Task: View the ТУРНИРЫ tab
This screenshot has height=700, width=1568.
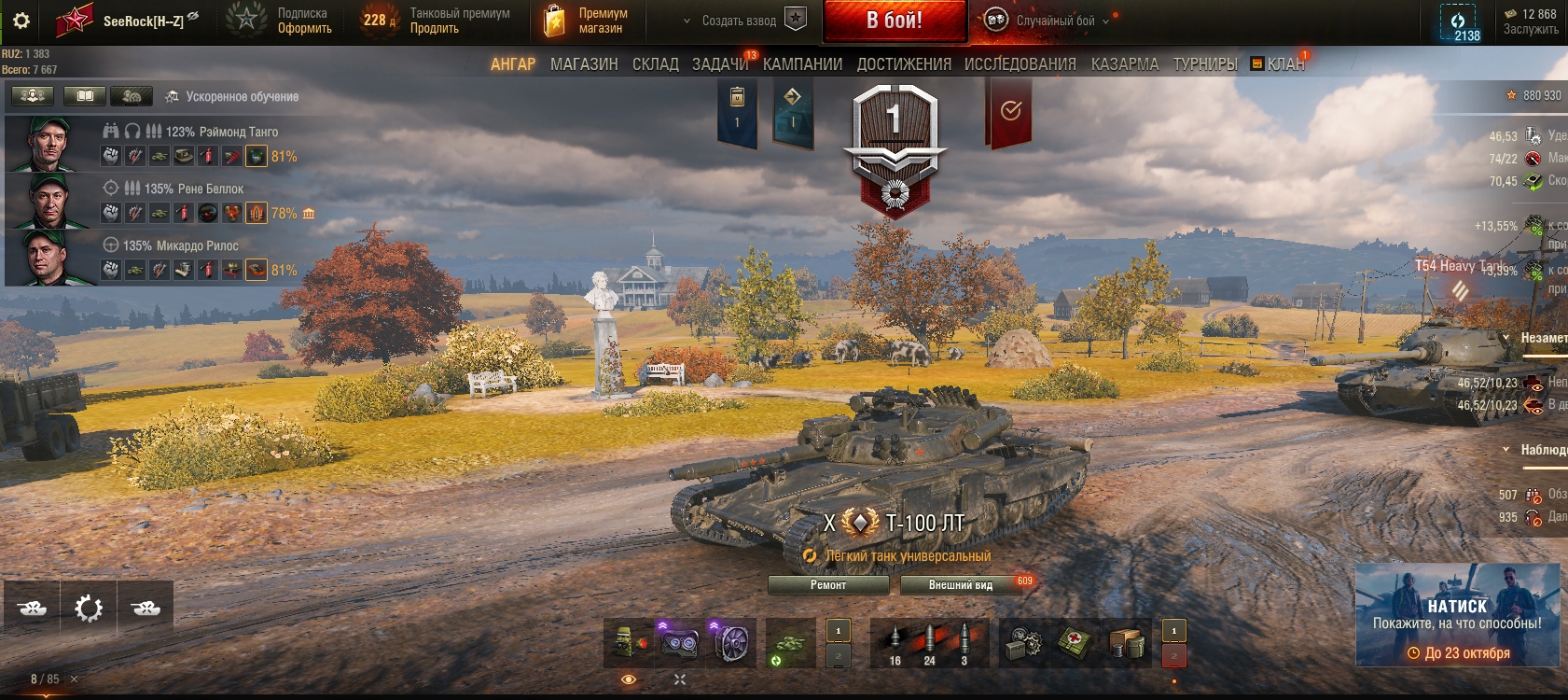Action: [1205, 64]
